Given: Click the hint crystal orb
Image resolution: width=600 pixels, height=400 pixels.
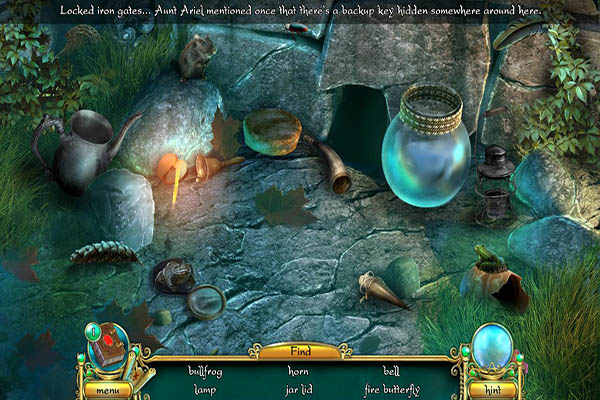Looking at the screenshot, I should pyautogui.click(x=491, y=347).
